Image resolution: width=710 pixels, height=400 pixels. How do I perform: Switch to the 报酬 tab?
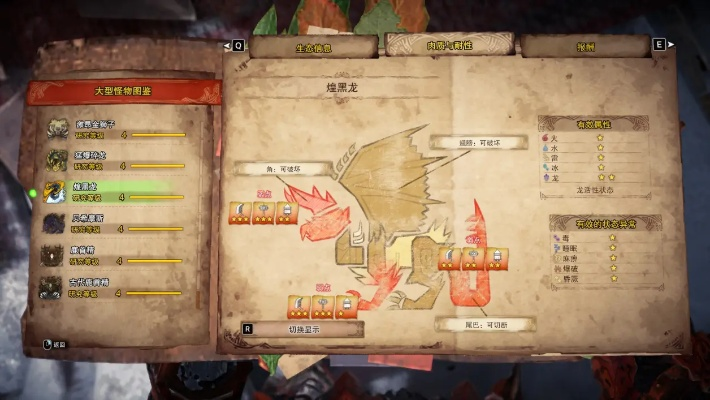tap(584, 46)
